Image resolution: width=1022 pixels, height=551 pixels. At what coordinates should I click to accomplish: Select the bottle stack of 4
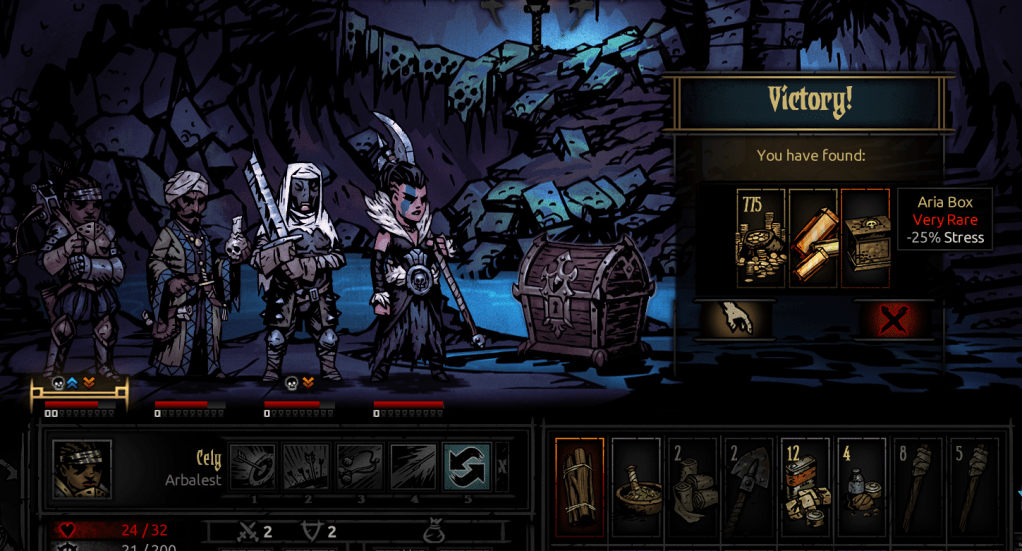point(861,485)
